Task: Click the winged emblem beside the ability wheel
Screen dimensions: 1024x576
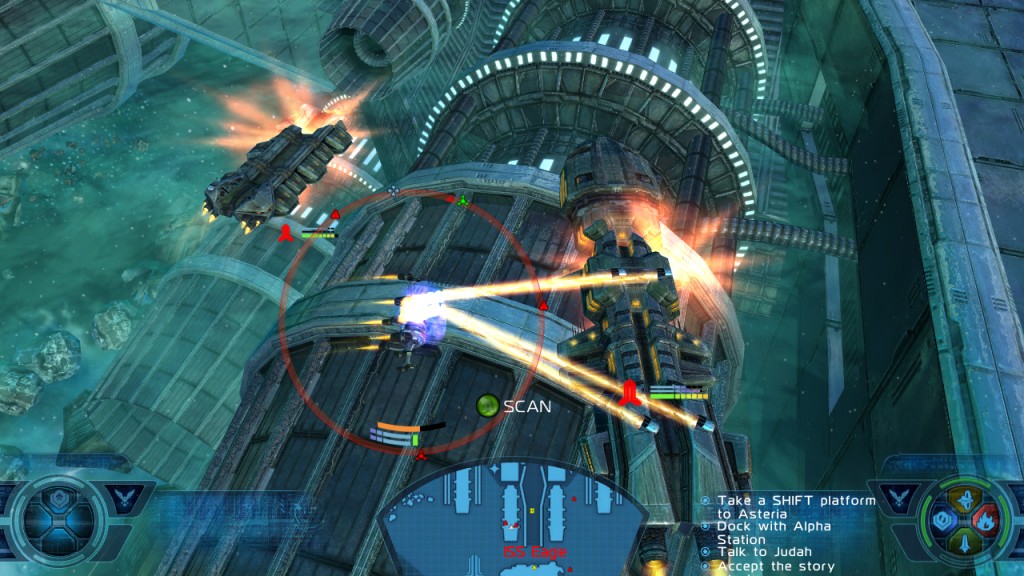Action: click(897, 498)
